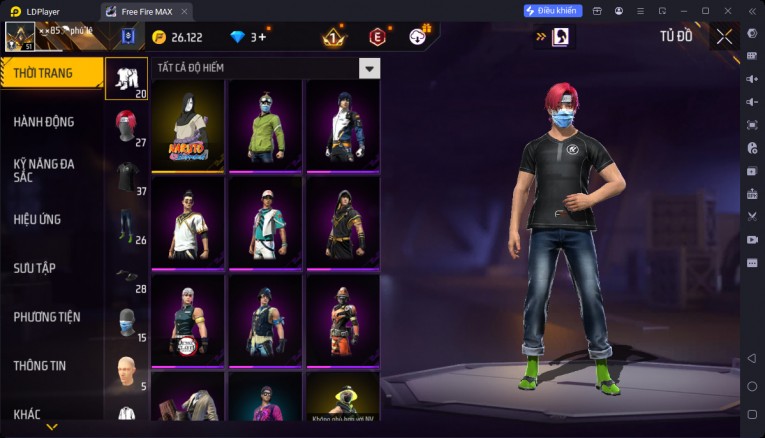Open the Thời Trang category

50,73
